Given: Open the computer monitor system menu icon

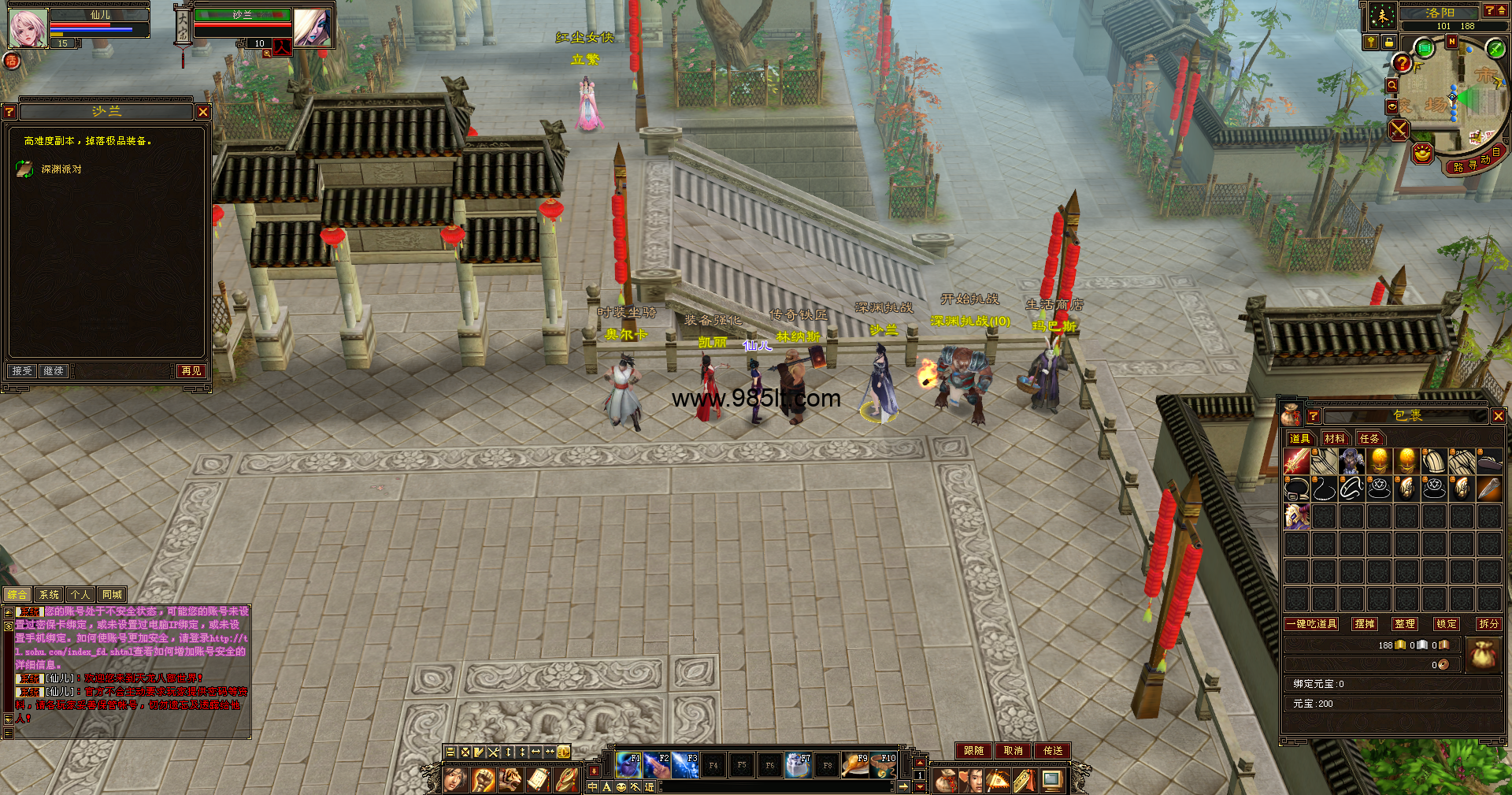Looking at the screenshot, I should [x=1051, y=781].
